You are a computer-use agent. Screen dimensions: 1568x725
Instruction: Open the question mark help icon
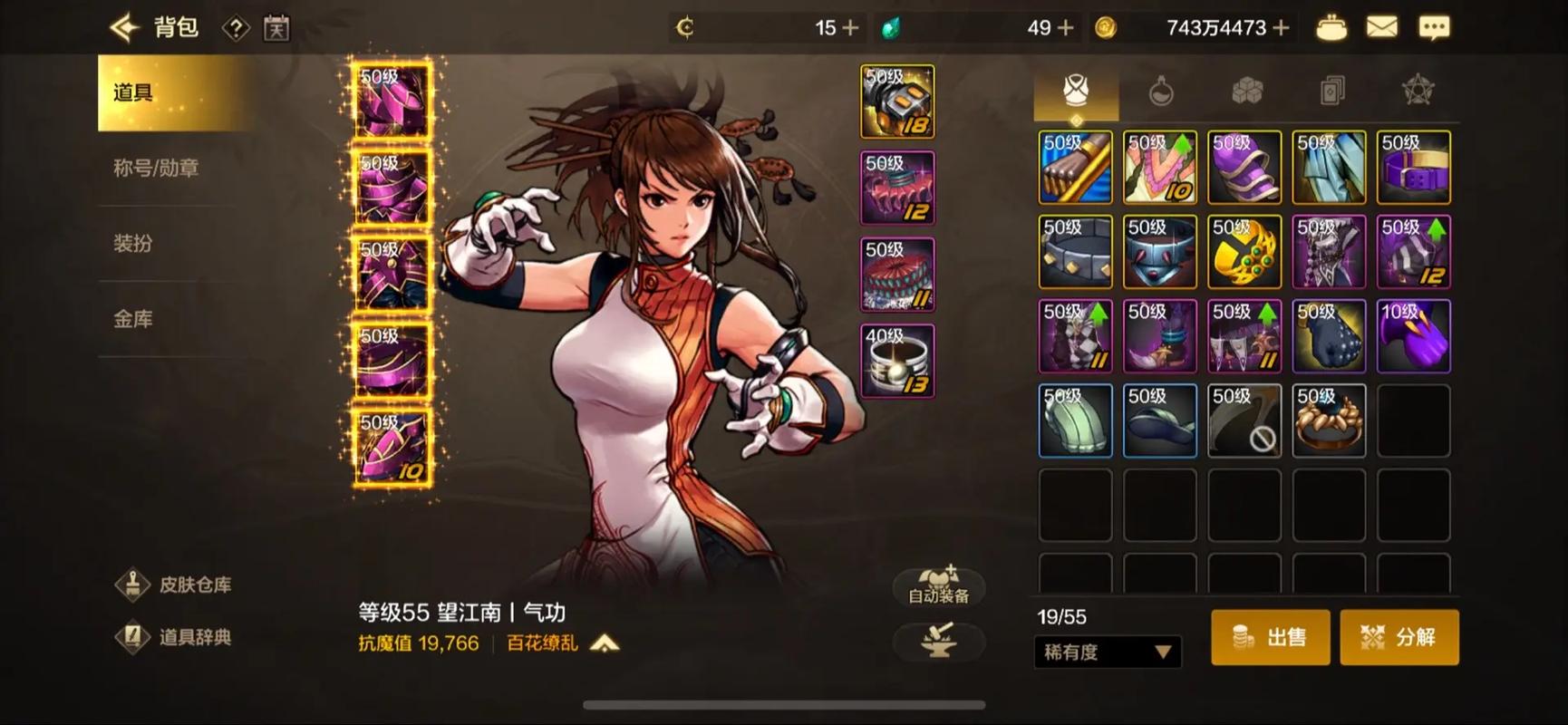[236, 29]
